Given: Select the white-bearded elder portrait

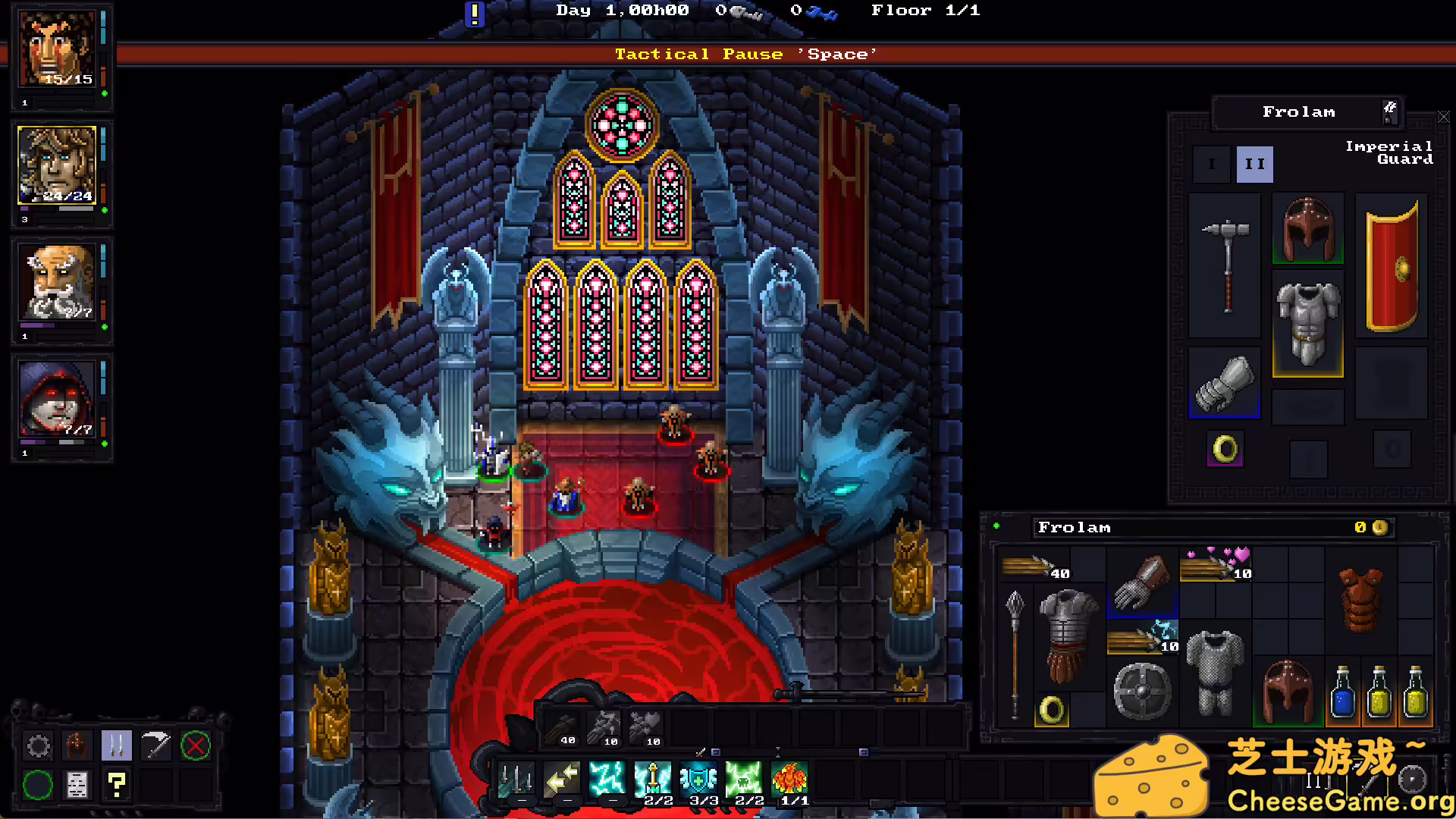Looking at the screenshot, I should pos(58,282).
